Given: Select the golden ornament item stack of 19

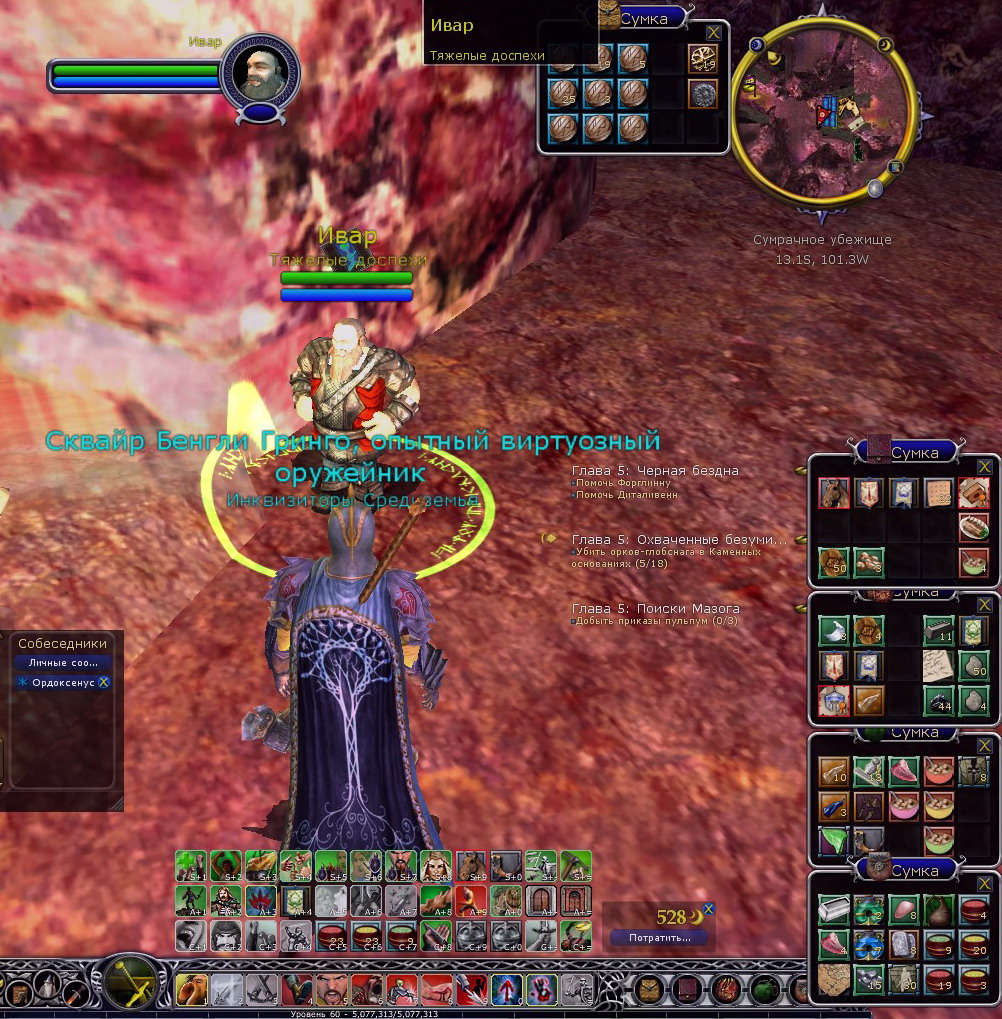Looking at the screenshot, I should [703, 59].
